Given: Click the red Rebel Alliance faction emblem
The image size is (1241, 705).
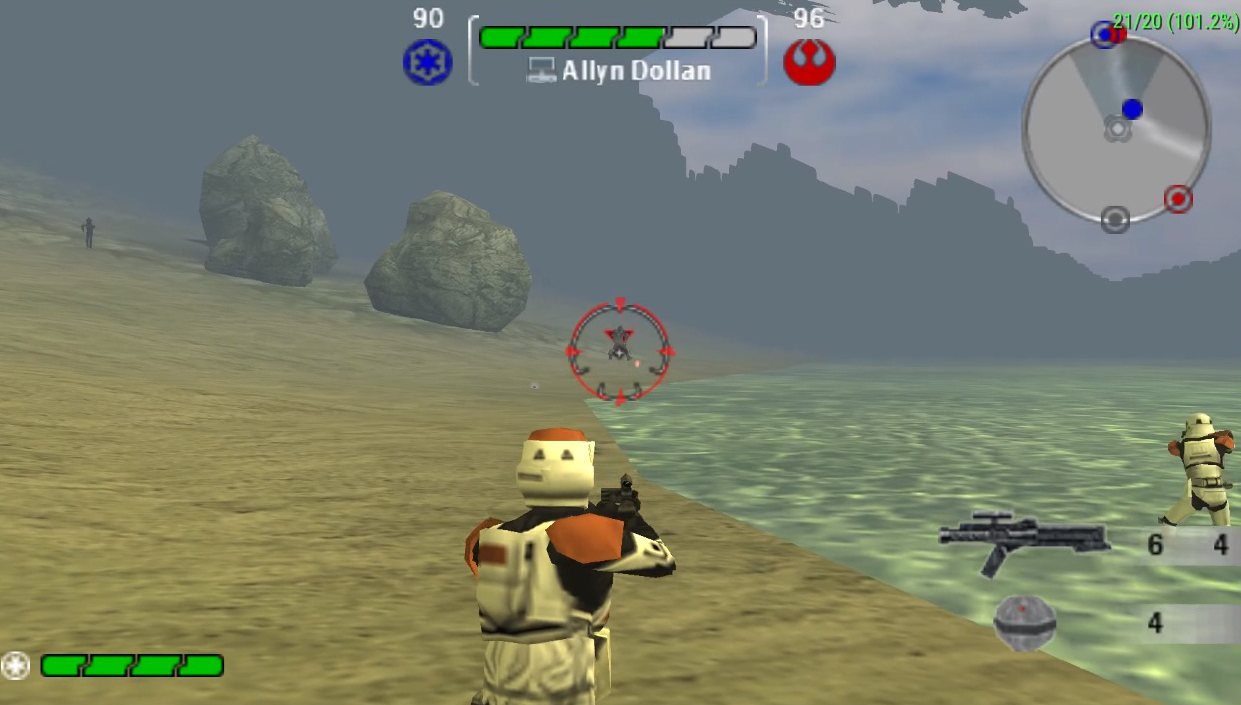Looking at the screenshot, I should (809, 62).
